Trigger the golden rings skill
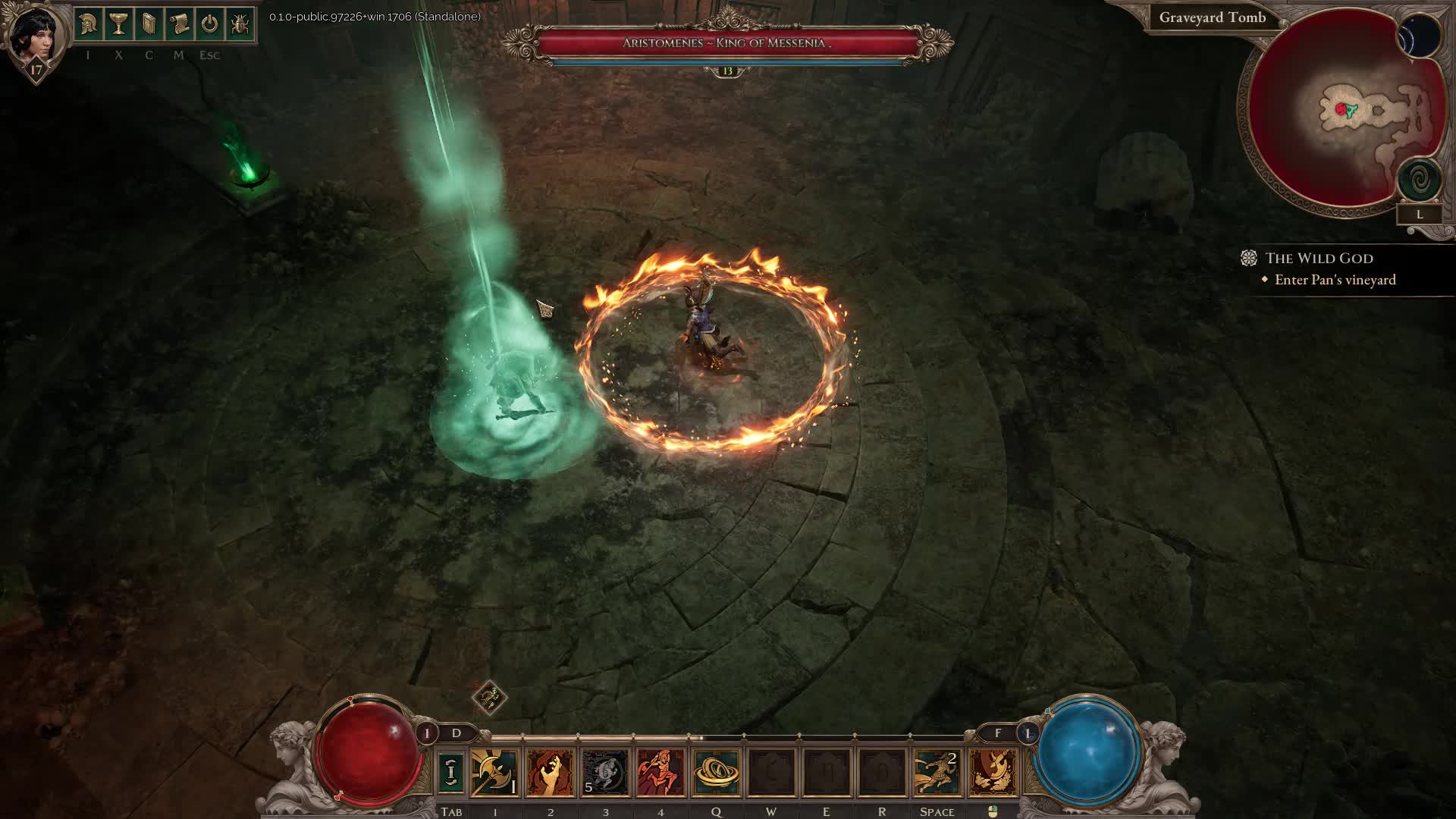This screenshot has height=819, width=1456. tap(716, 772)
